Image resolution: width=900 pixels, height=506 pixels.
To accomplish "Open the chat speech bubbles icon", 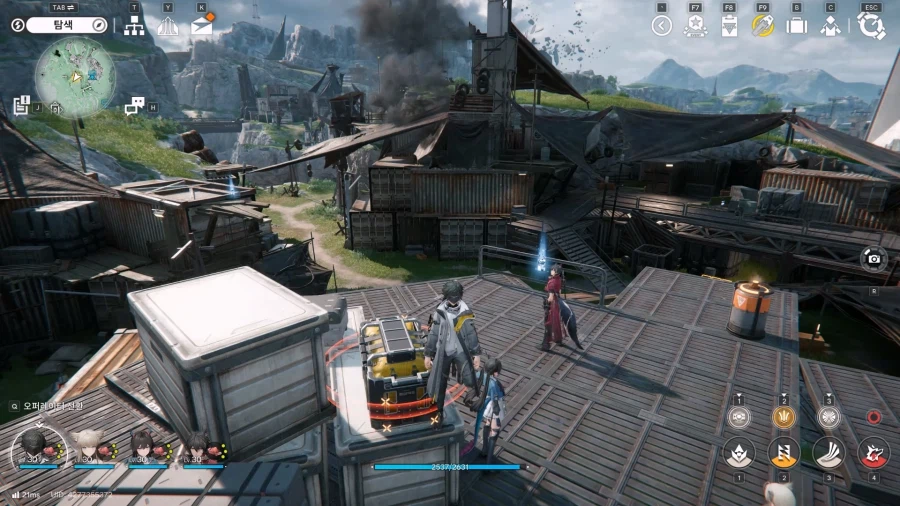I will pos(134,105).
